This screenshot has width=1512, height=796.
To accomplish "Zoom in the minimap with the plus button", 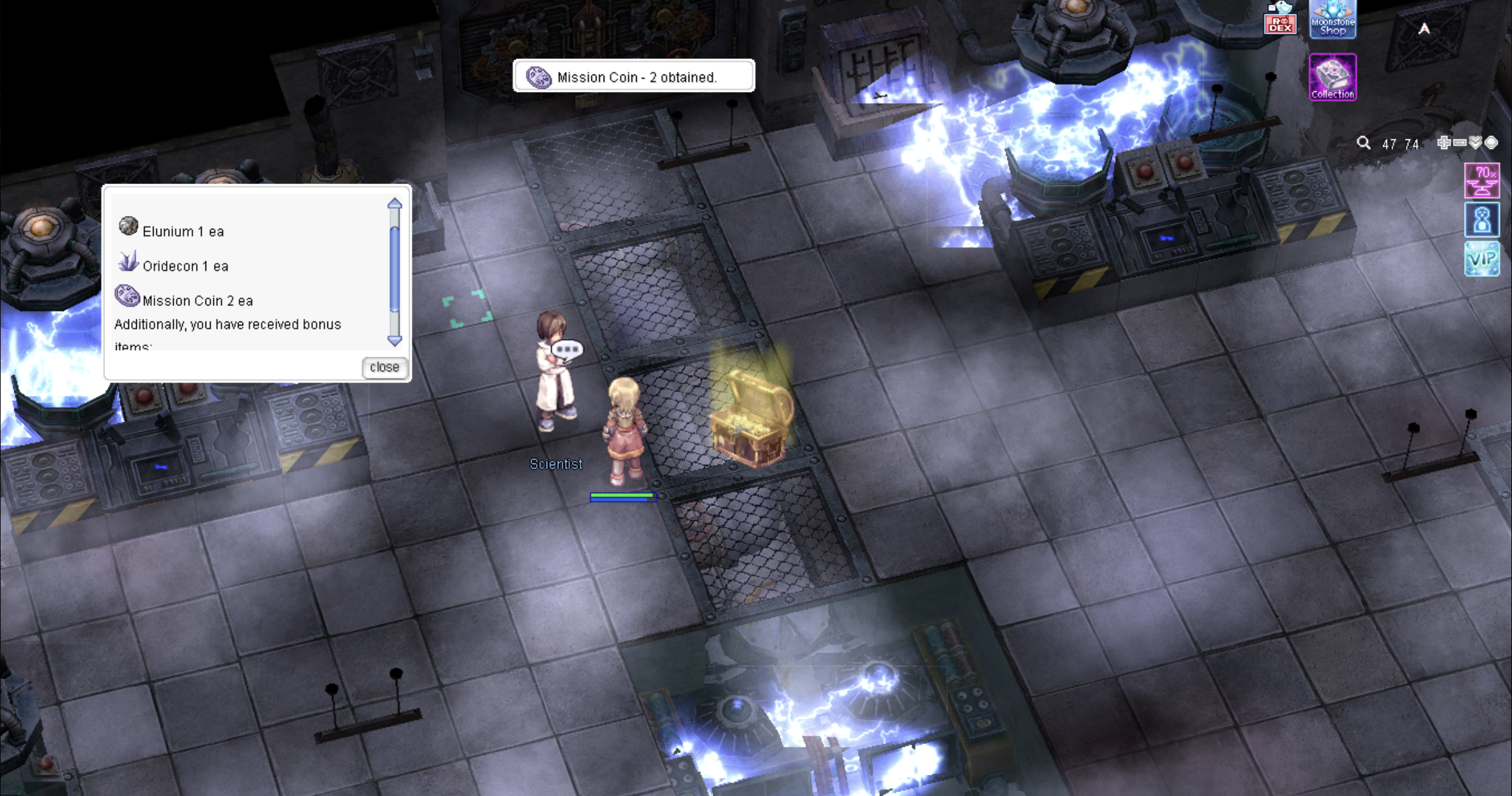I will point(1443,143).
